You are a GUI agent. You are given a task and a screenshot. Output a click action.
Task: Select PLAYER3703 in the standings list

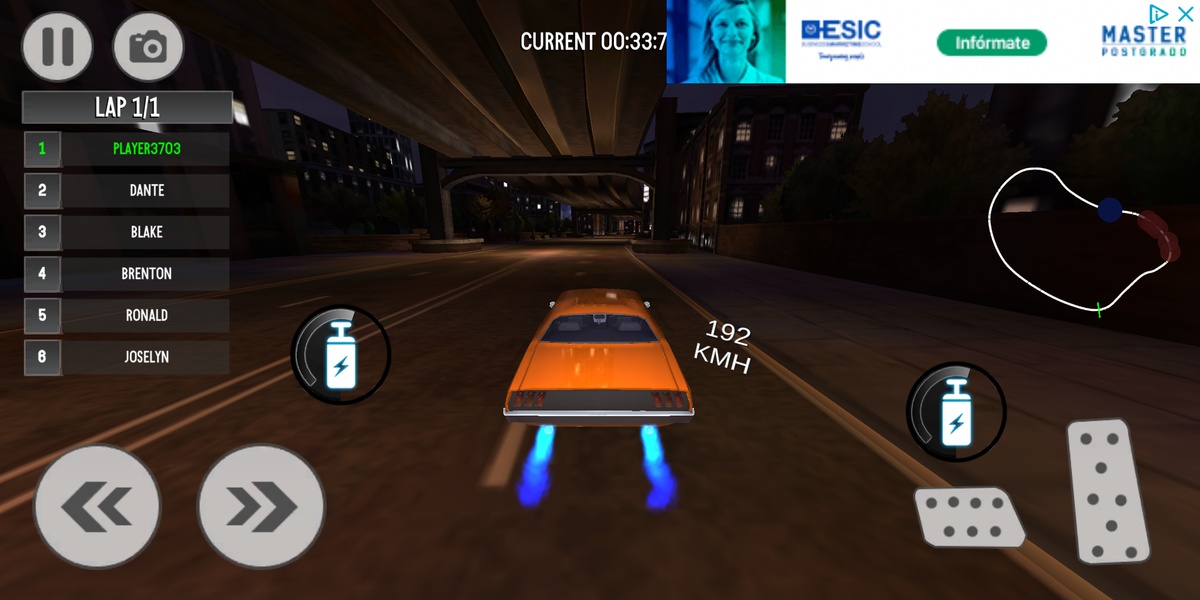tap(146, 149)
